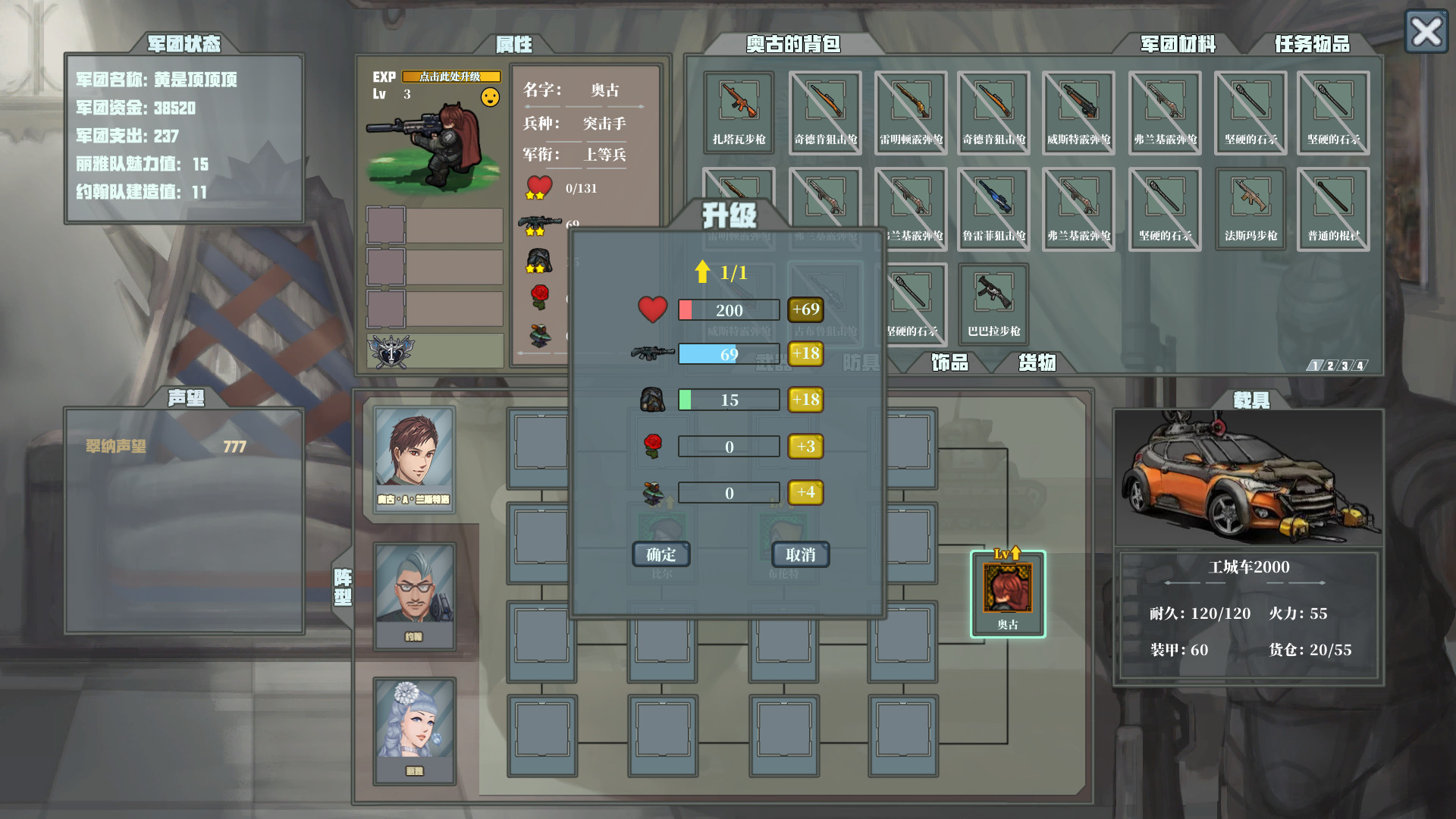Click the 点击此处升级 EXP bar to level up
This screenshot has height=819, width=1456.
(450, 76)
